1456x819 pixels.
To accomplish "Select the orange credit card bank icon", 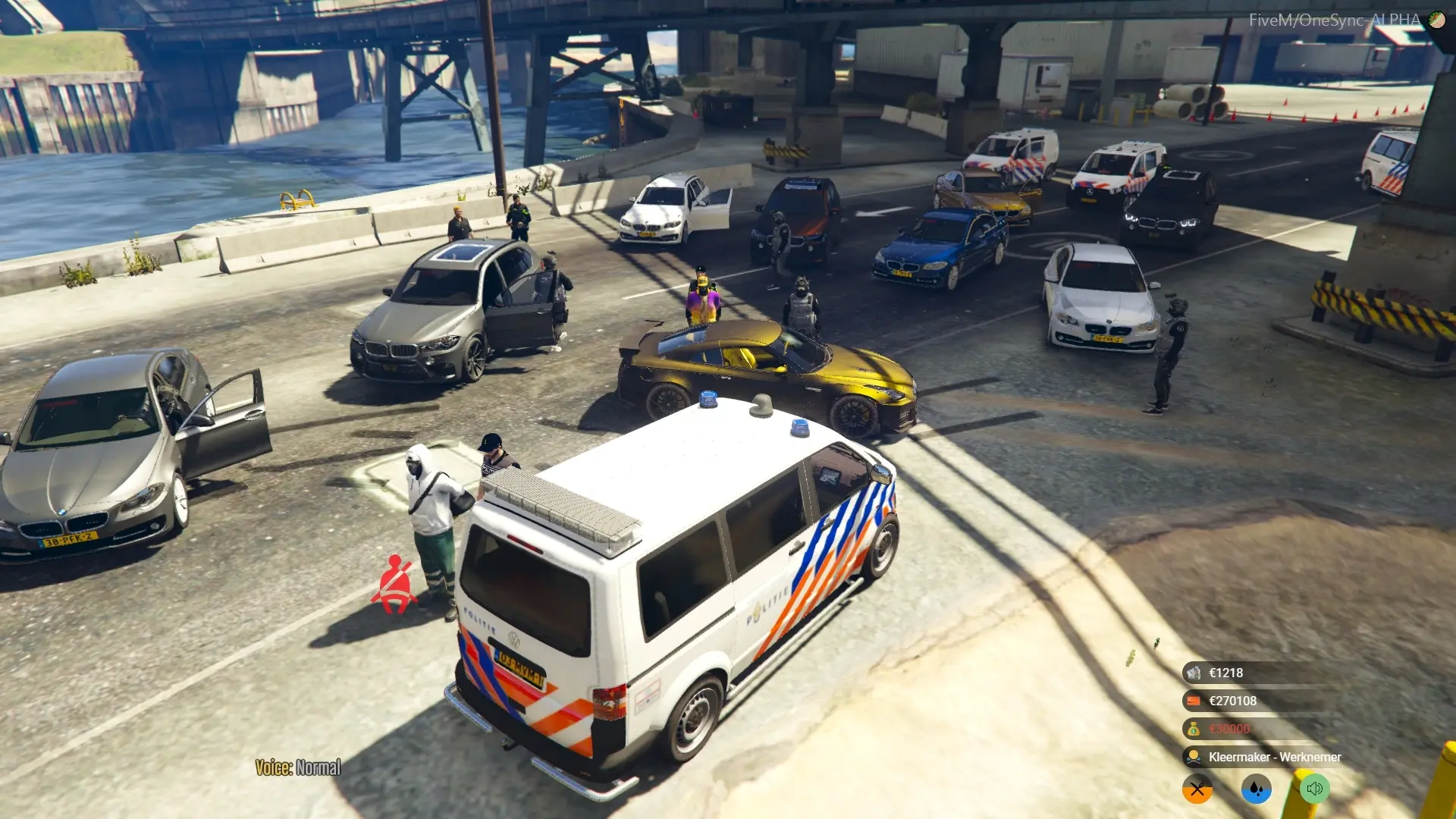I will 1194,700.
